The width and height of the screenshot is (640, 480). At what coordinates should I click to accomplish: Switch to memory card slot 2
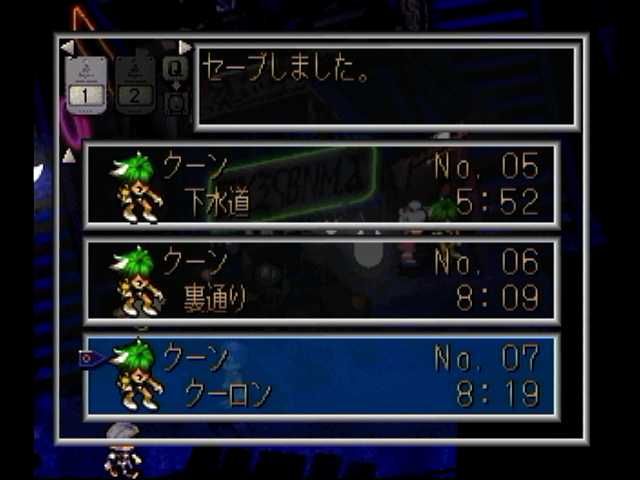coord(136,84)
